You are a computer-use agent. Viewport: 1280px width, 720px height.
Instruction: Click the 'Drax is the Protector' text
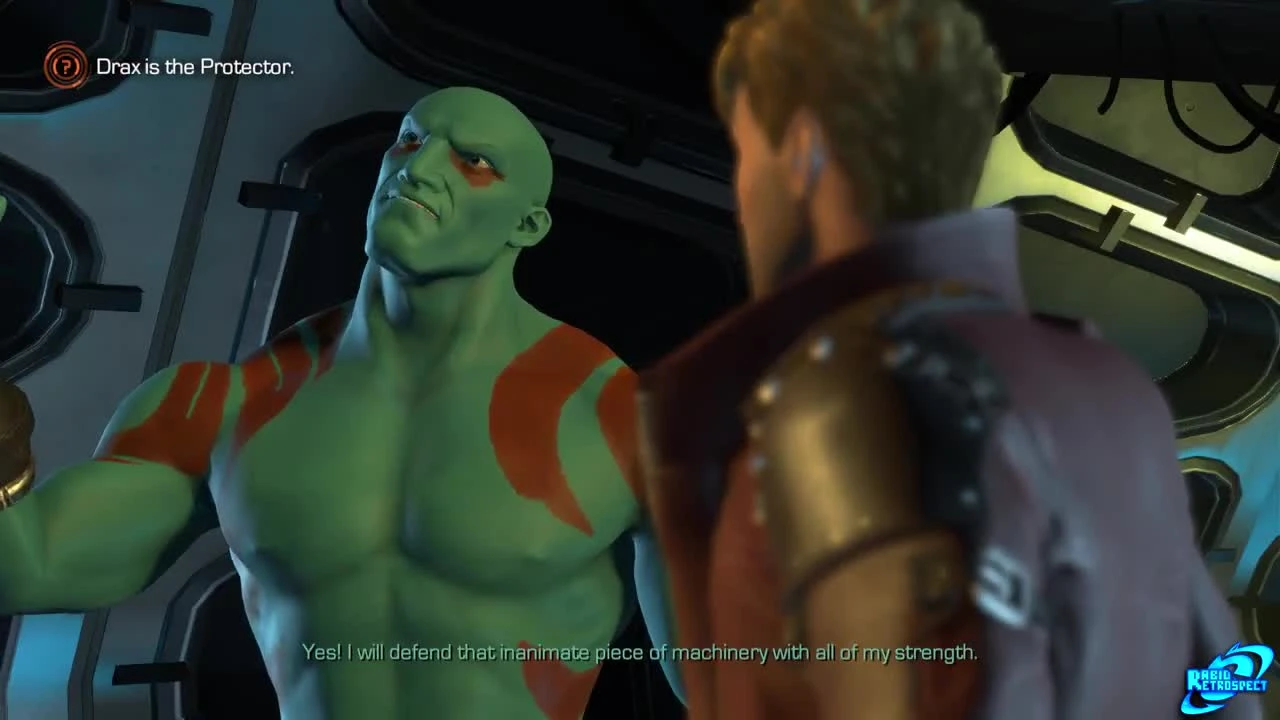(x=196, y=66)
